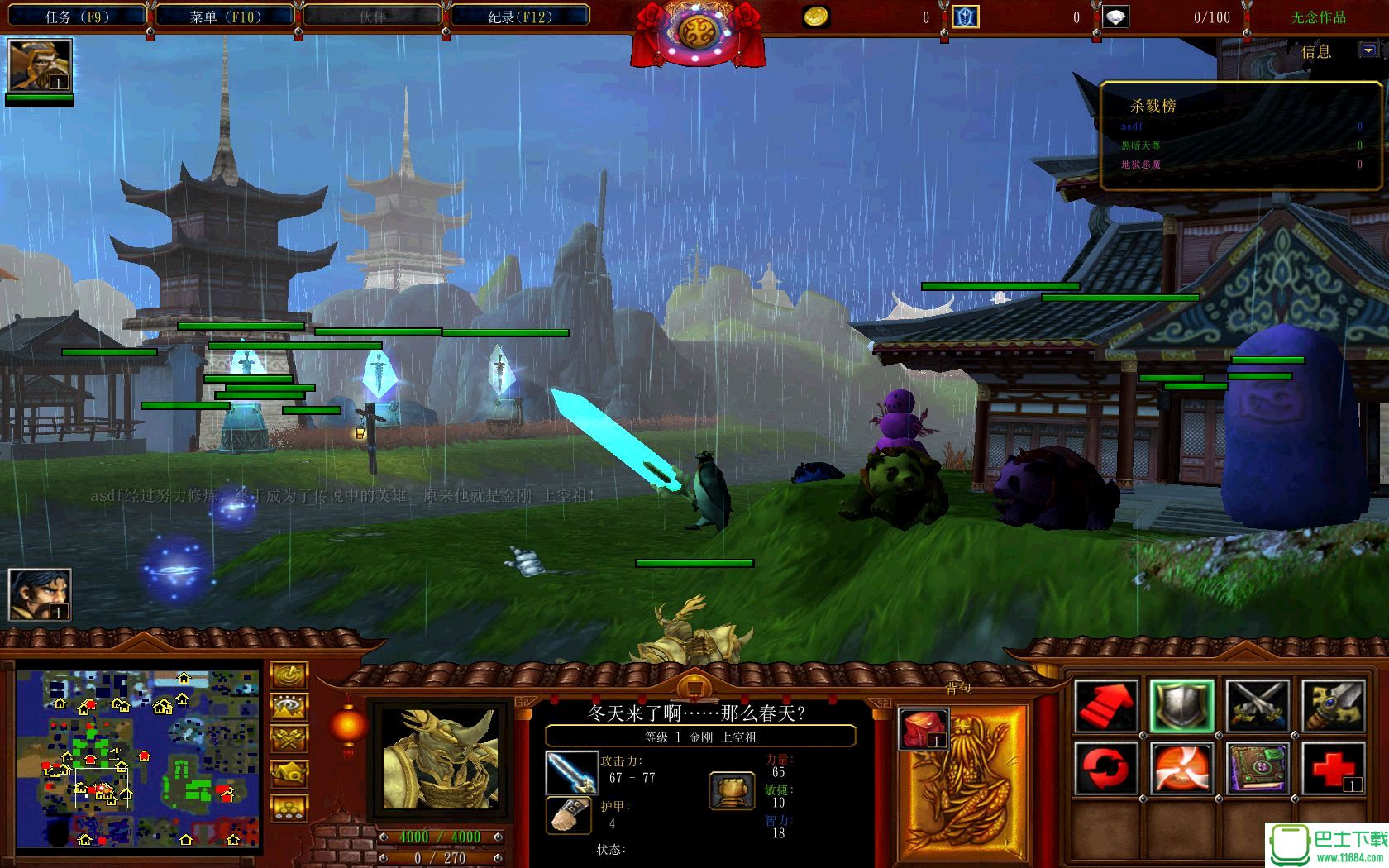
Task: Click the formation movement toggle button
Action: 289,807
